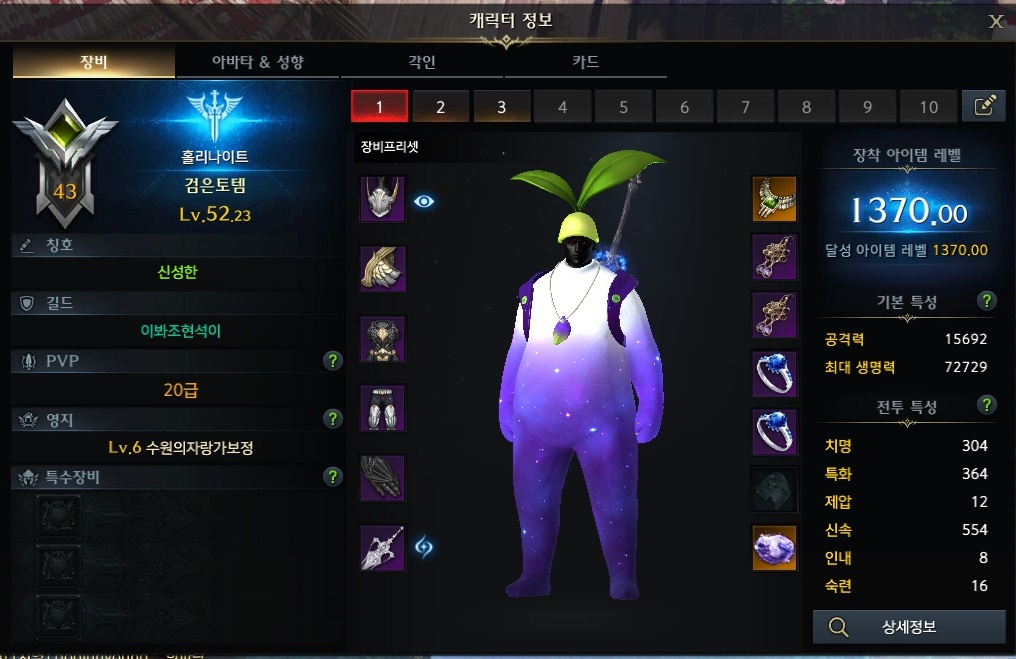Image resolution: width=1016 pixels, height=659 pixels.
Task: Activate equipment preset 1
Action: [x=379, y=107]
